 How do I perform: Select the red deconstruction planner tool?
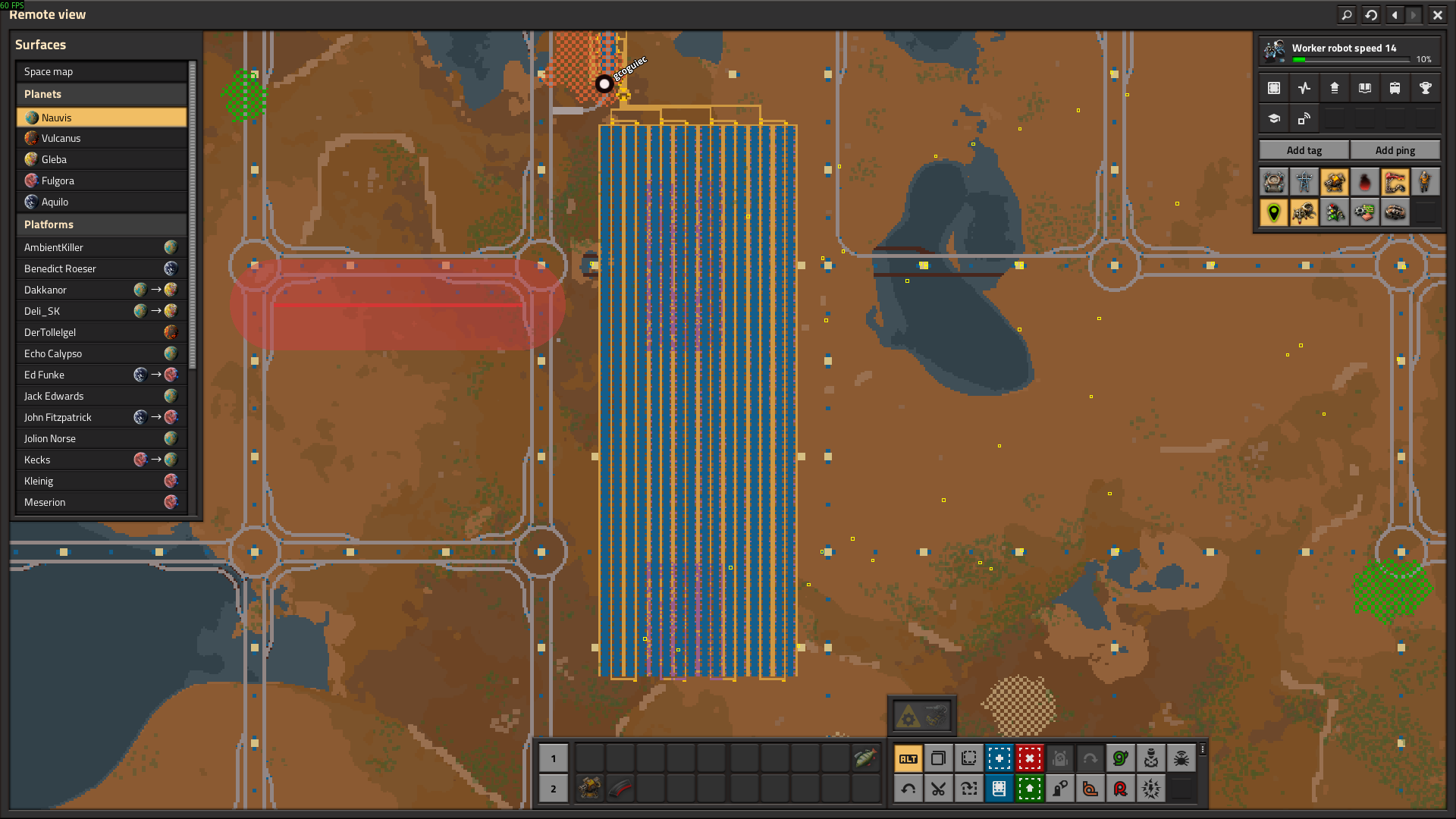point(1029,758)
